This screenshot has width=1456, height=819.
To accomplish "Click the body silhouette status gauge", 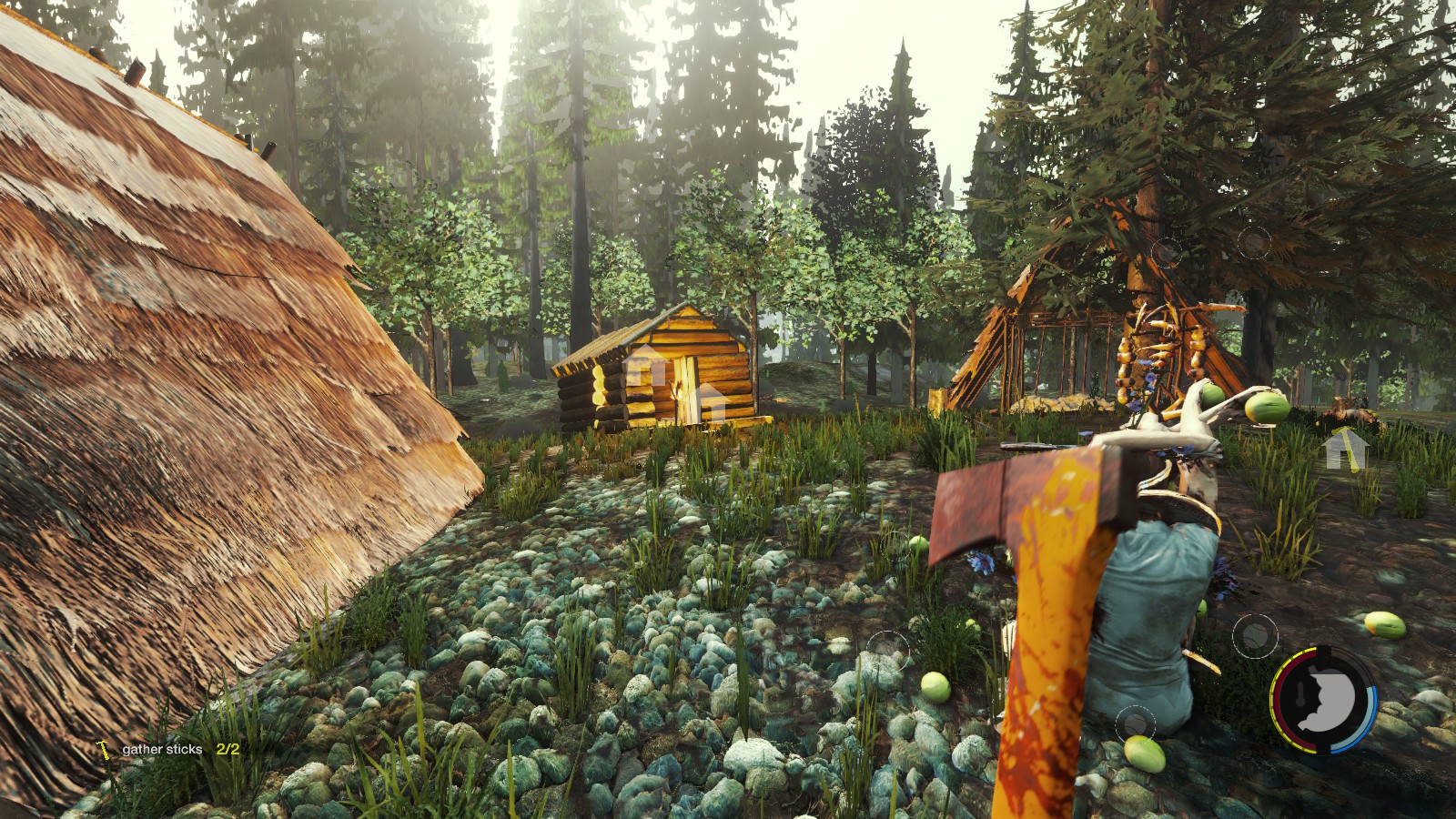I will pyautogui.click(x=1324, y=700).
